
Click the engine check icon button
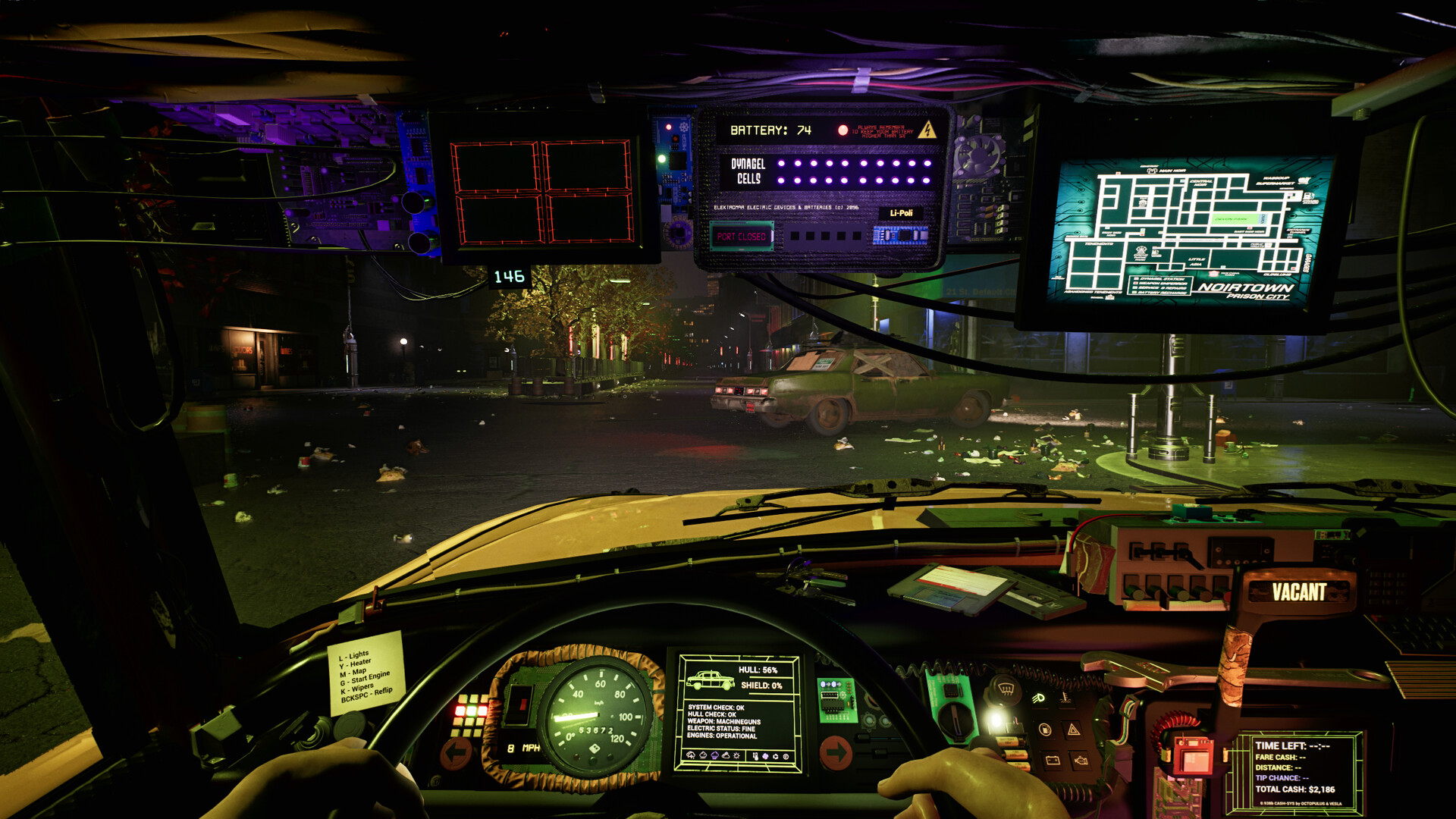[x=1081, y=759]
